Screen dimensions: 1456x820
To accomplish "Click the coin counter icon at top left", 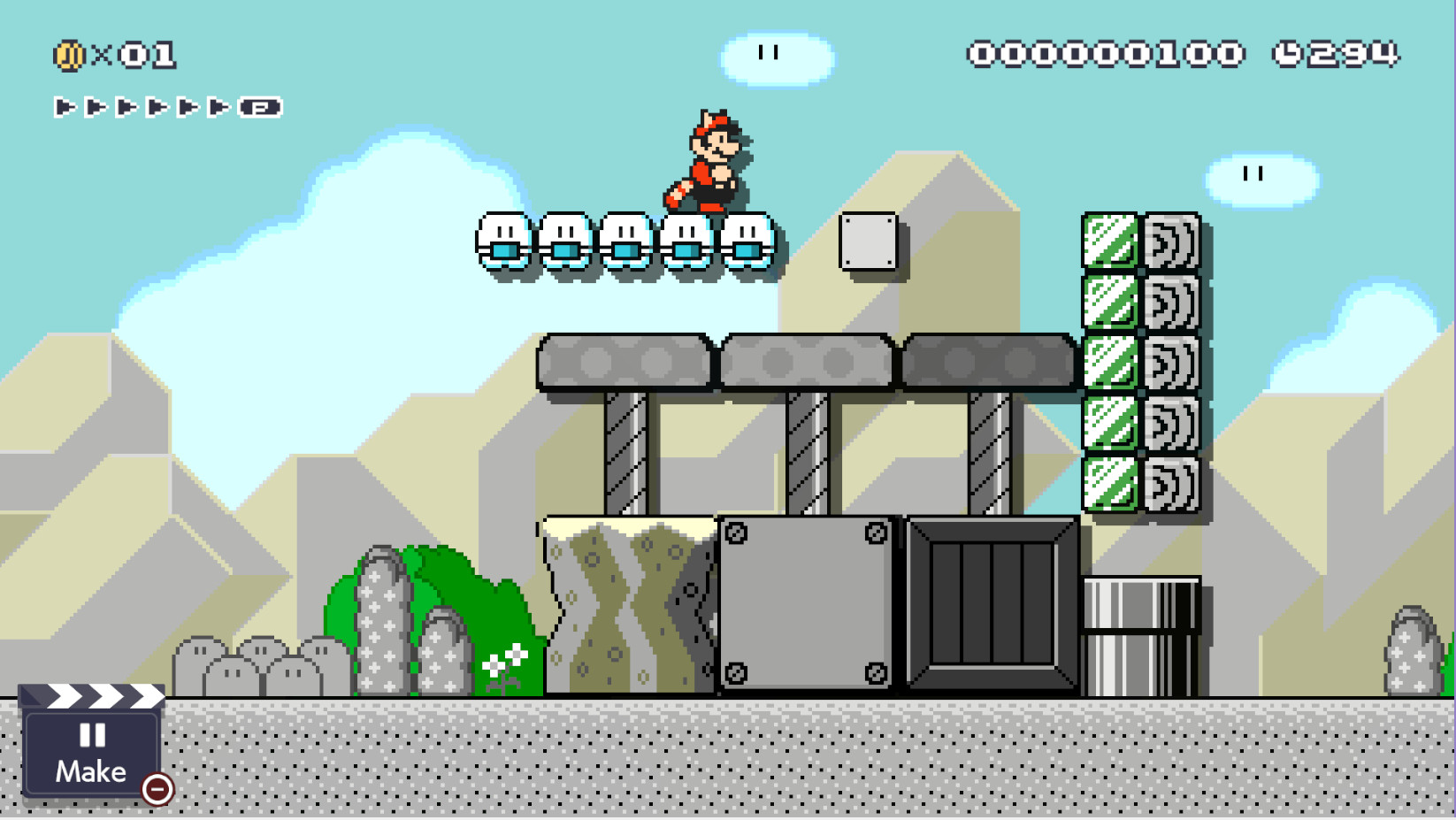I will [69, 55].
